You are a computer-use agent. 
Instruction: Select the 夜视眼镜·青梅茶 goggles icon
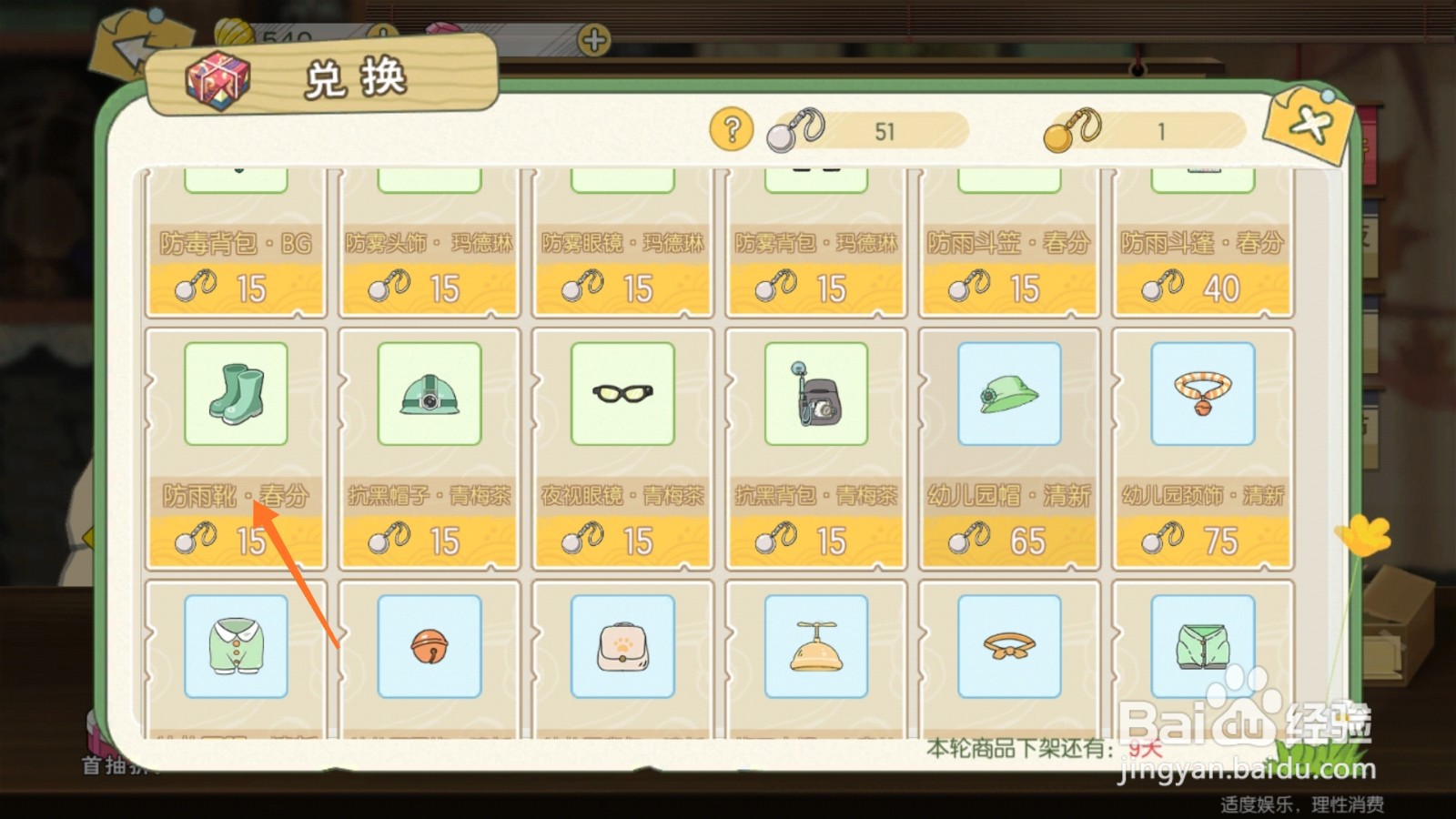pyautogui.click(x=622, y=395)
